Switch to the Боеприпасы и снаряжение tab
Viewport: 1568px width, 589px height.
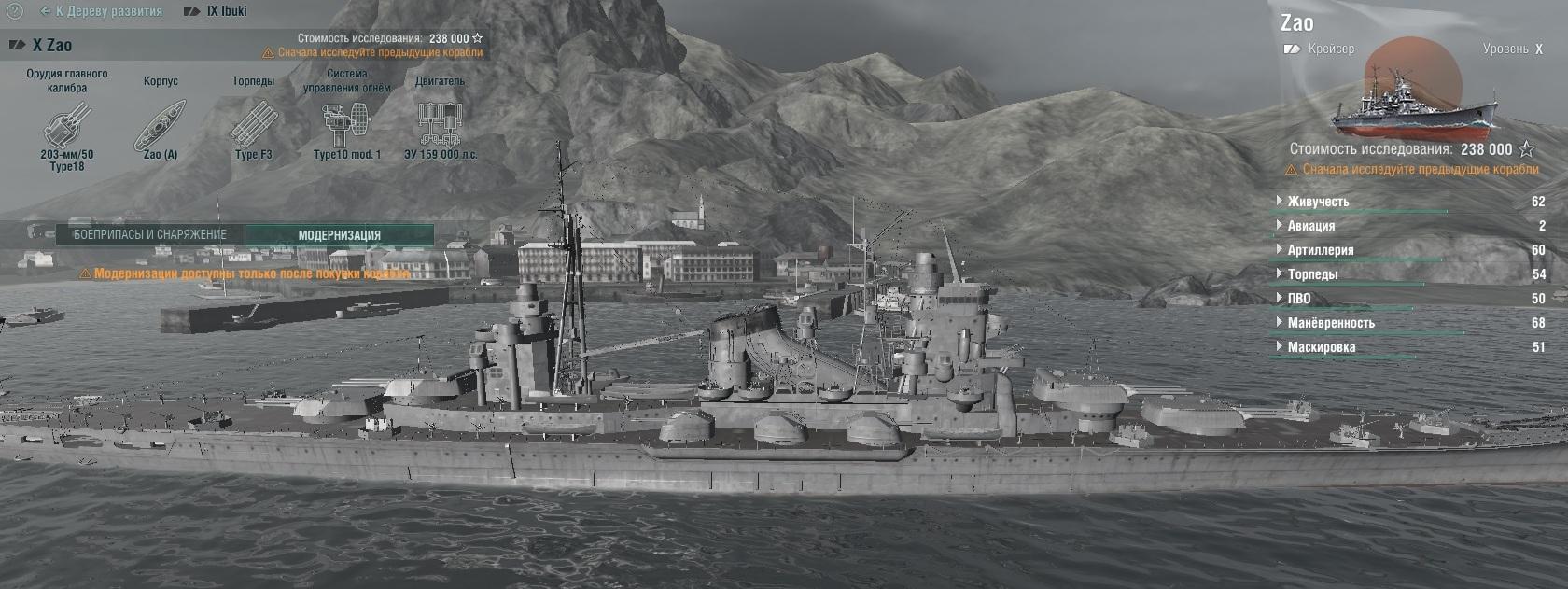(x=149, y=235)
